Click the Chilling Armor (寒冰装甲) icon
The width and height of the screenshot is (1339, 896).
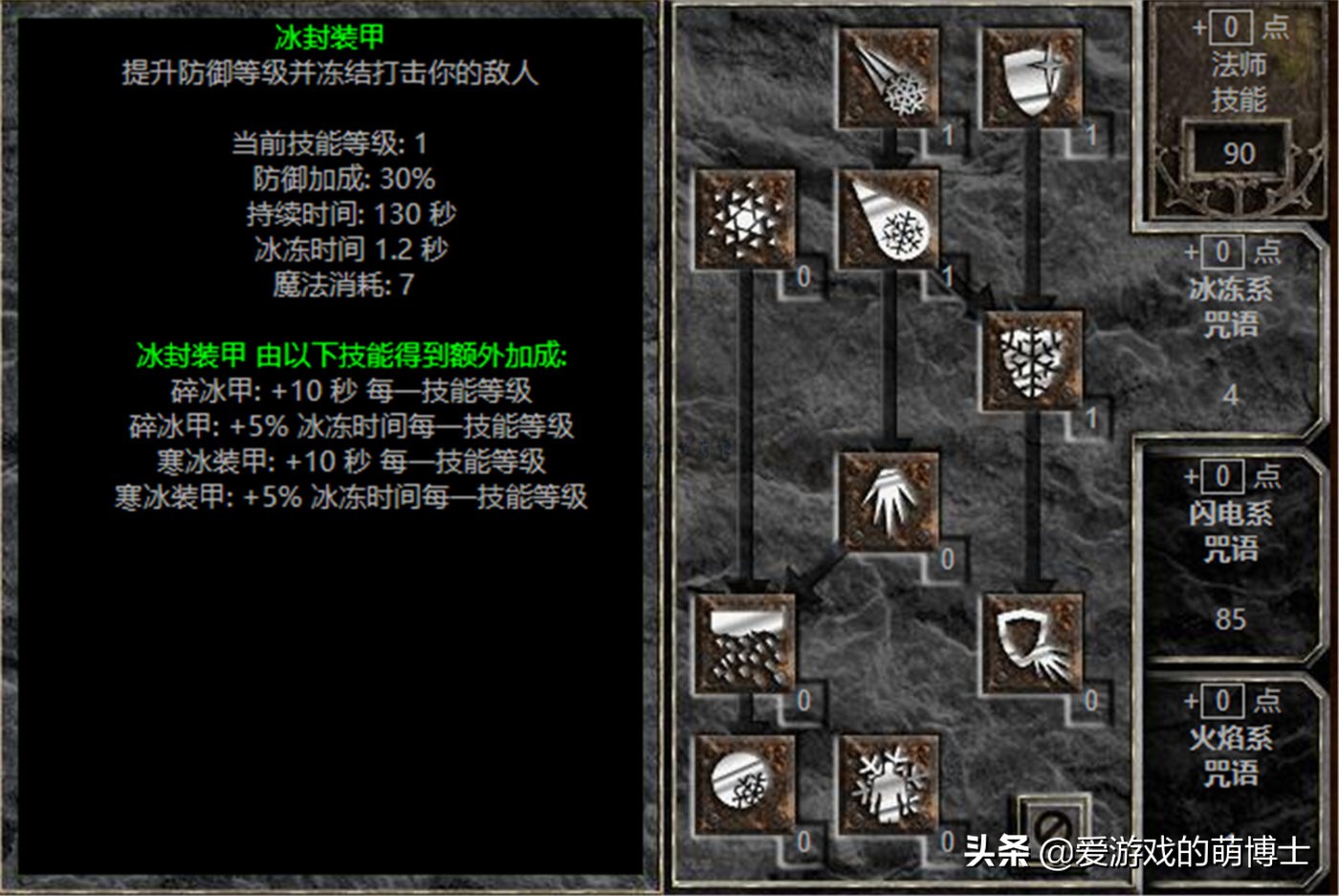tap(1033, 643)
